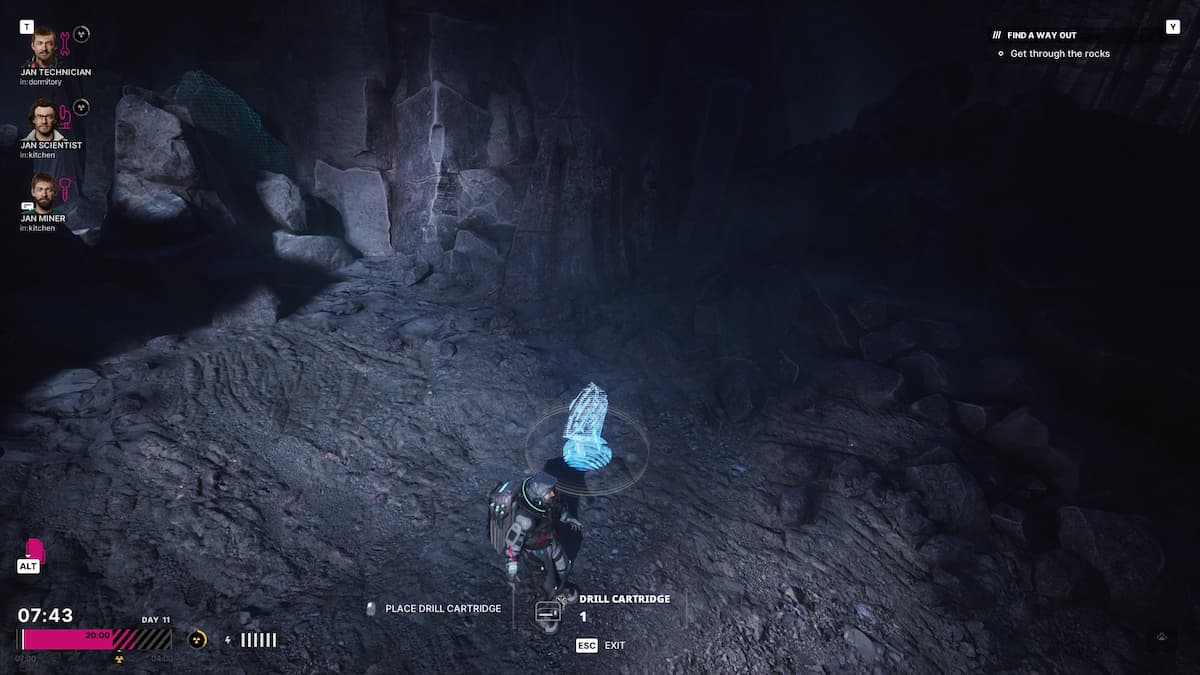Click the yellow radiation gauge icon

click(x=196, y=639)
